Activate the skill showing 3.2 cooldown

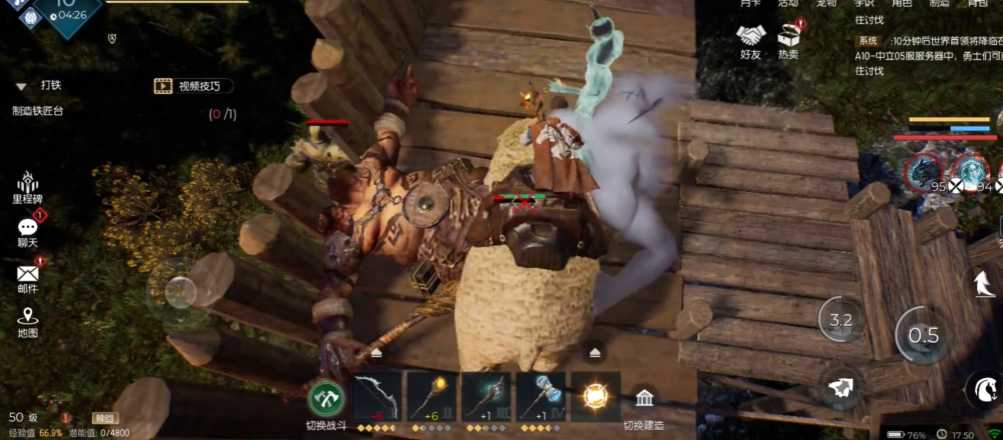[840, 320]
